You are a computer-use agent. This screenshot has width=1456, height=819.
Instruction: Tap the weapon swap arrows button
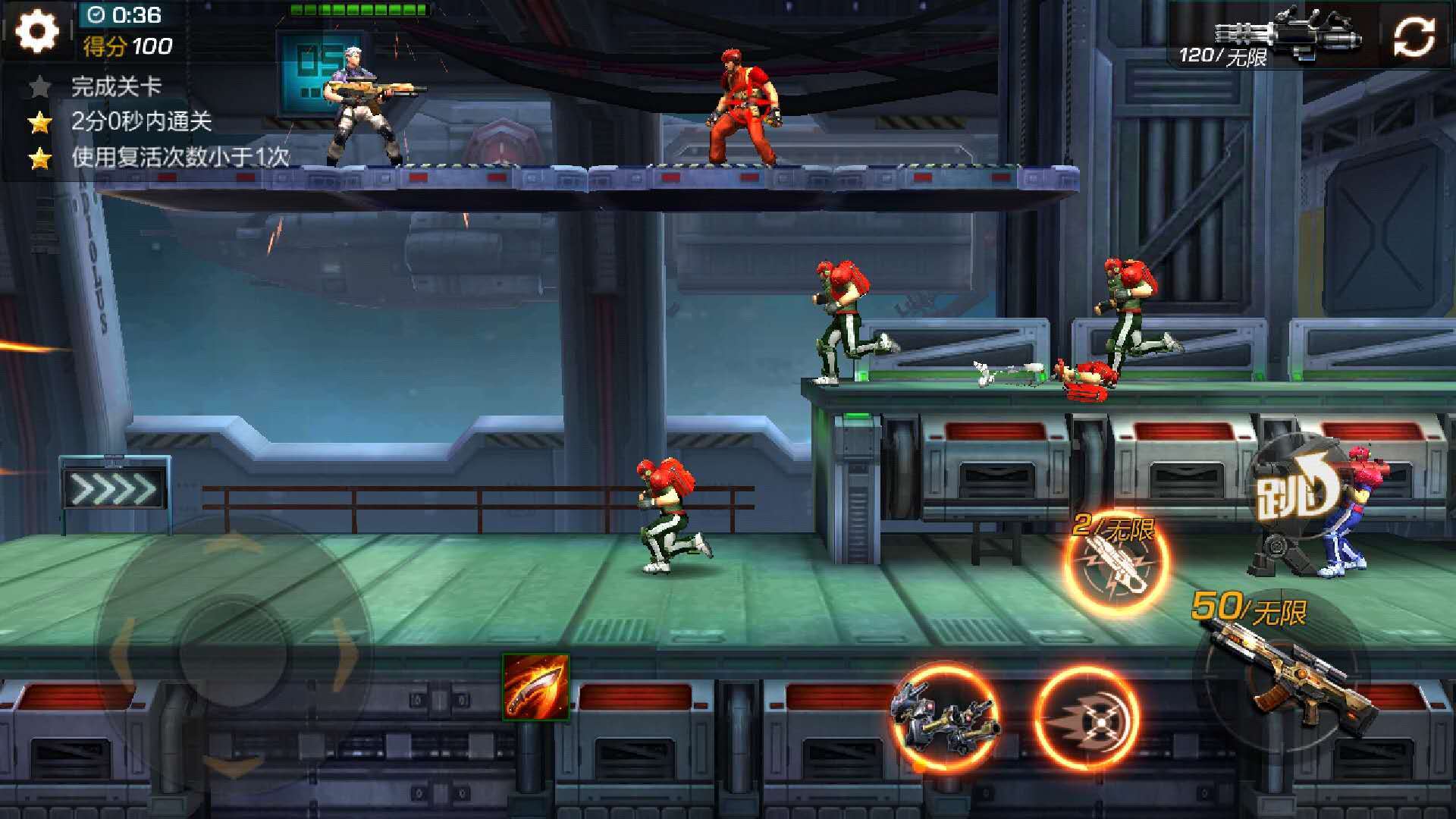pyautogui.click(x=1414, y=36)
